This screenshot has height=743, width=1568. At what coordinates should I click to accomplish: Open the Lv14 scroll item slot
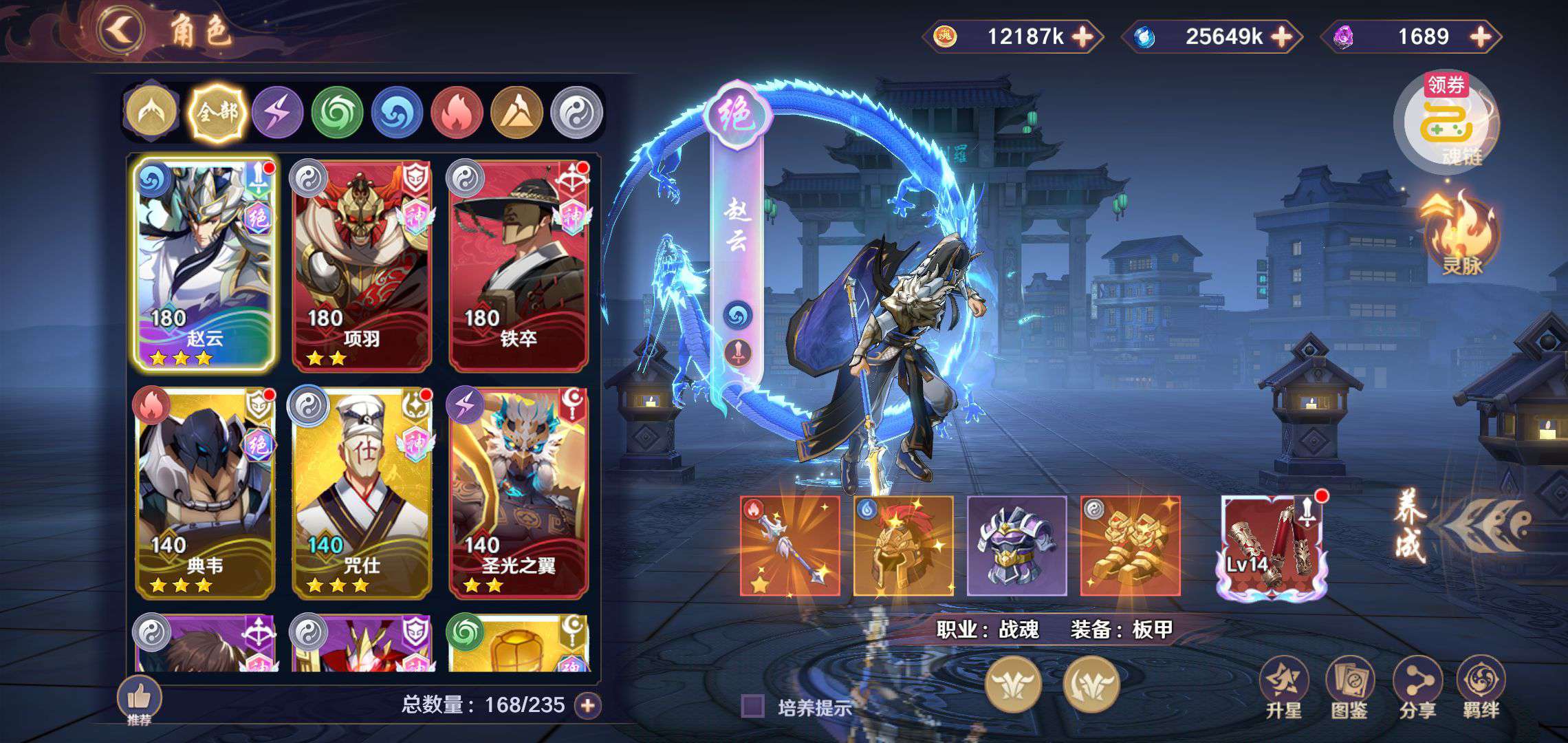pyautogui.click(x=1271, y=546)
